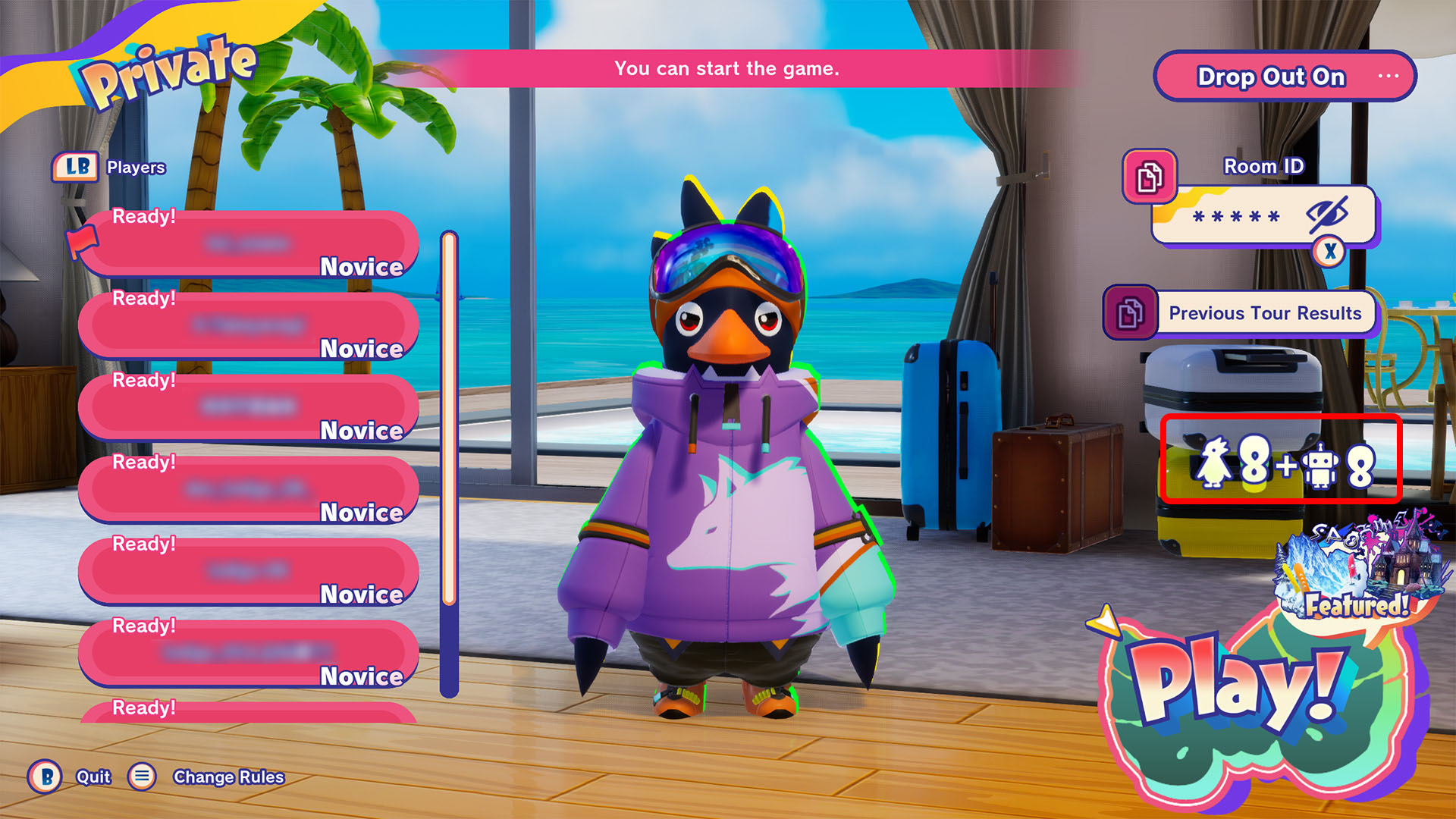The width and height of the screenshot is (1456, 819).
Task: Copy previous tour results with the purple clipboard icon
Action: 1130,312
